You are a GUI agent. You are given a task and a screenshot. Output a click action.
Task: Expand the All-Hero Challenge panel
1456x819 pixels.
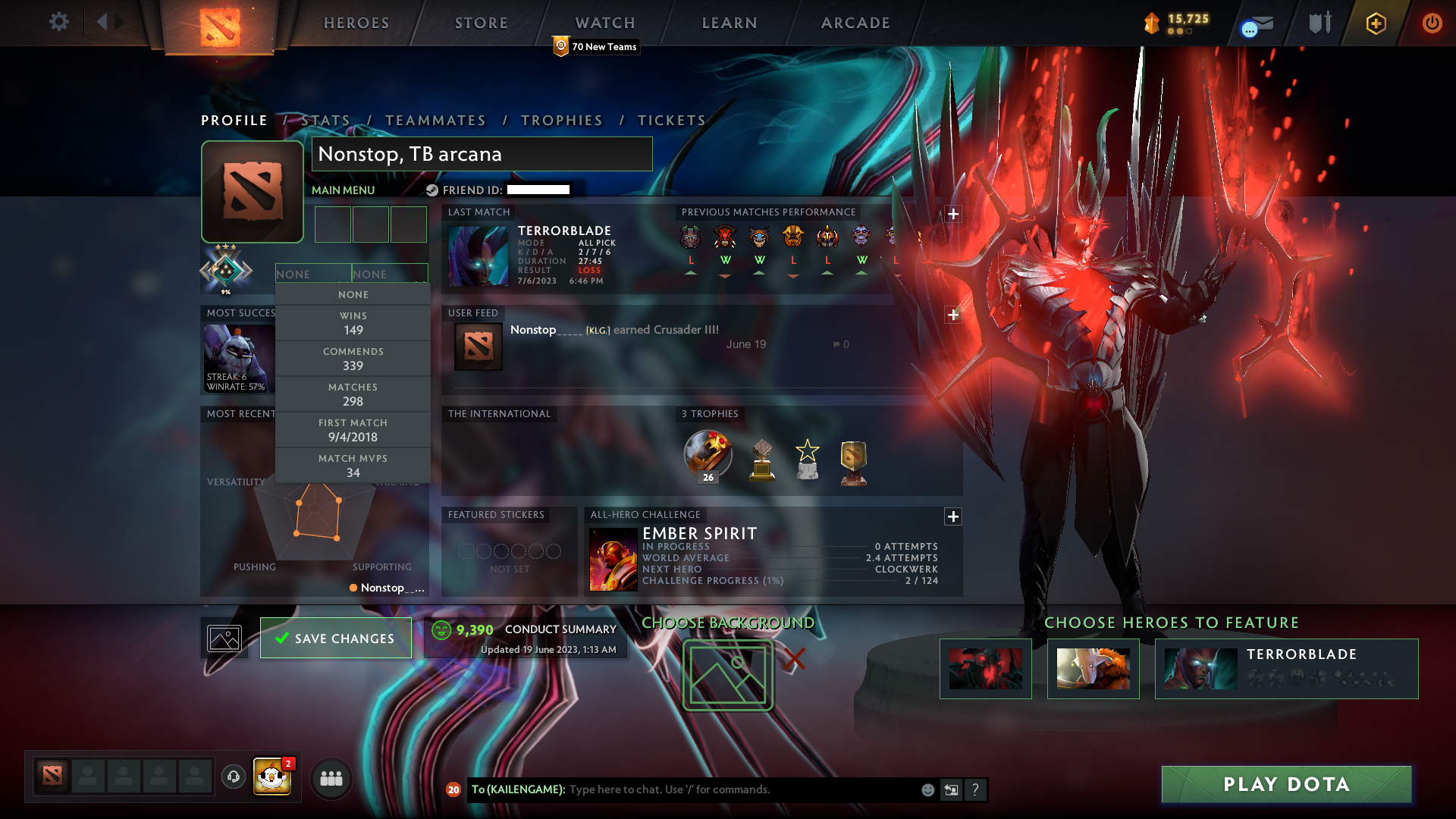click(953, 516)
